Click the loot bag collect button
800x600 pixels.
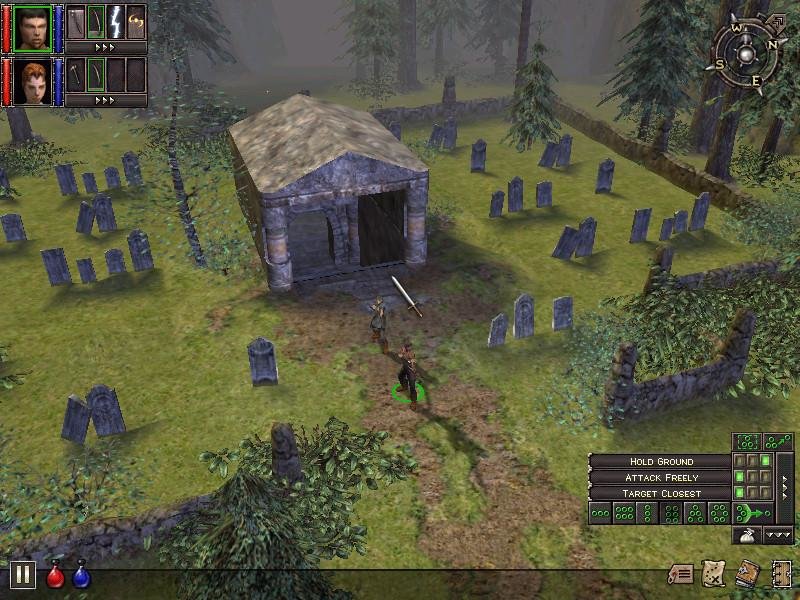(x=747, y=535)
